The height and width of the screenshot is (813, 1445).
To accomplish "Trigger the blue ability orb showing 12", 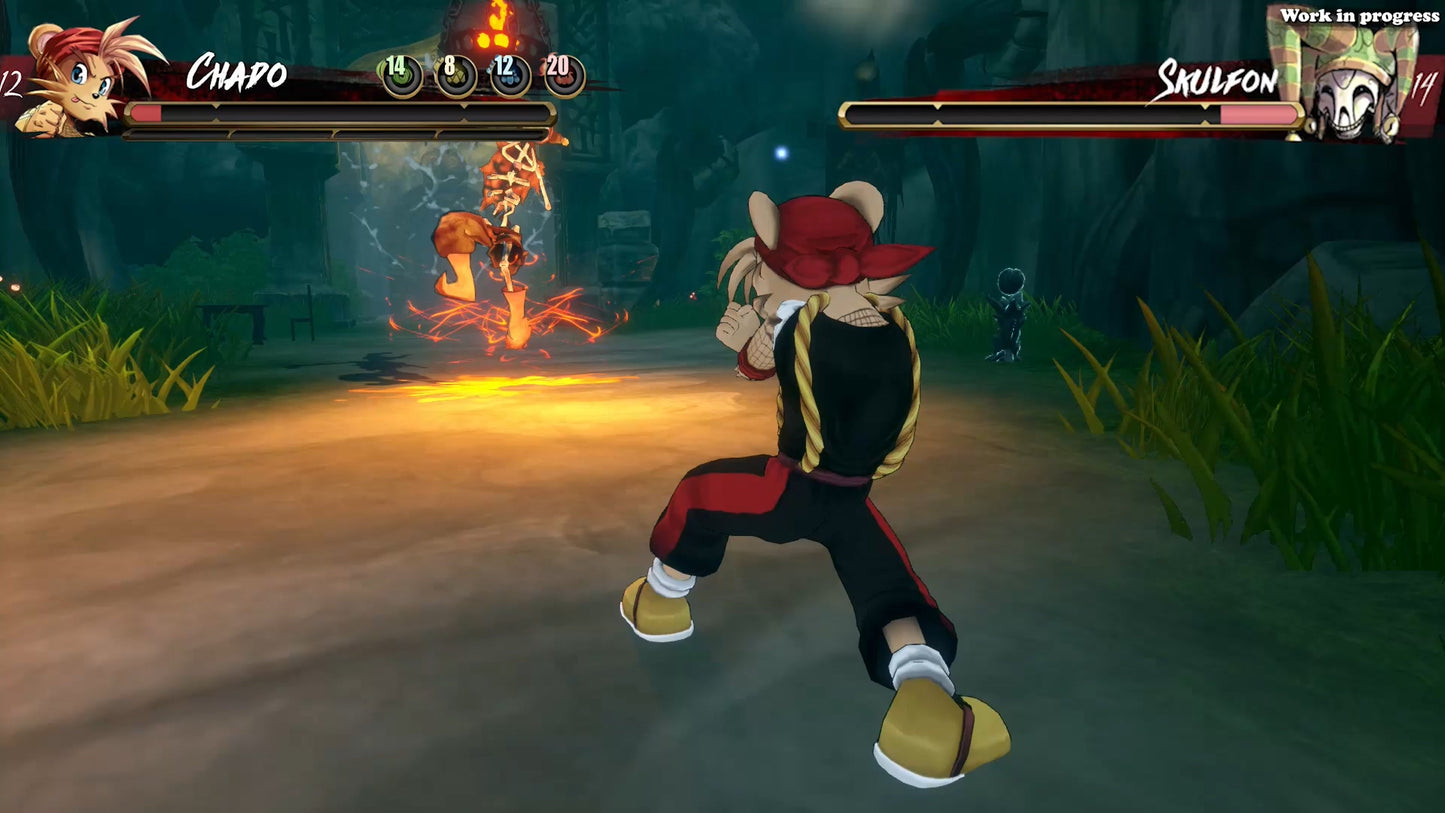I will click(x=510, y=76).
